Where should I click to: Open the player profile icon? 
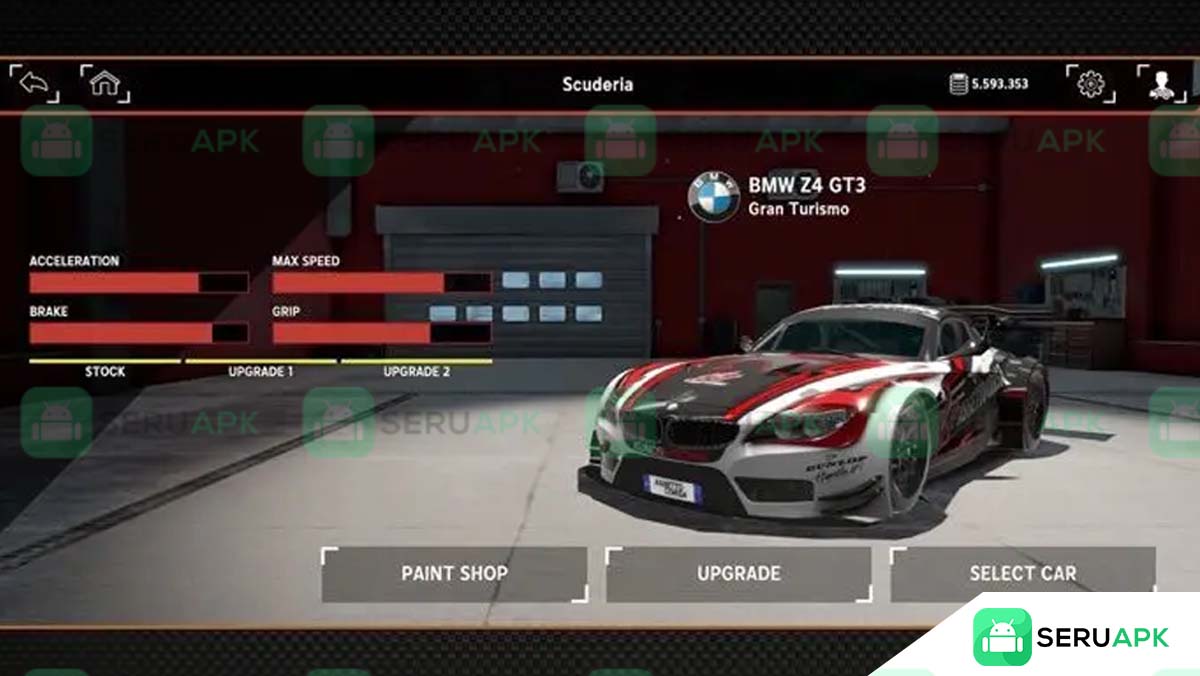pos(1161,84)
